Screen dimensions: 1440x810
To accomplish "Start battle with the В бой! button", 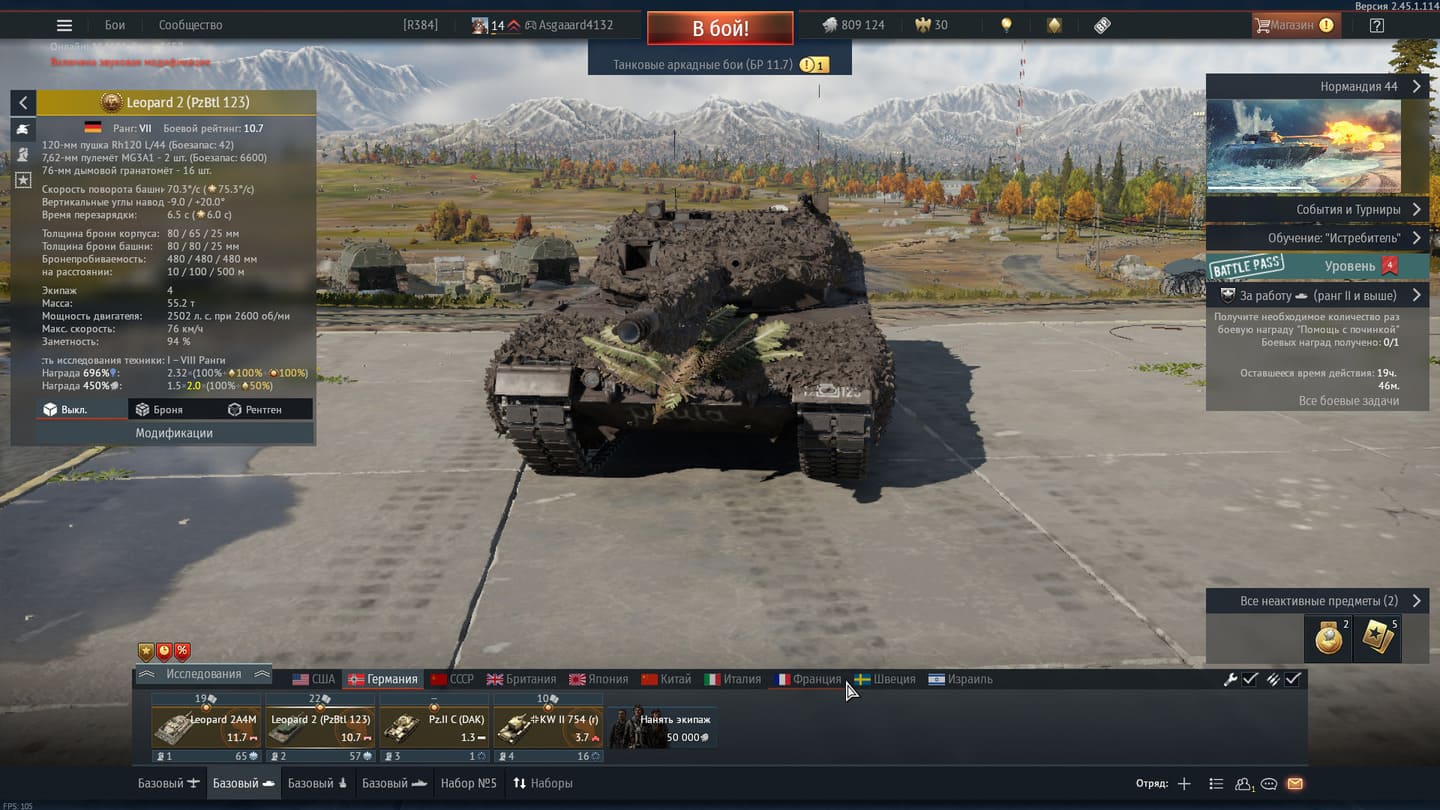I will (x=720, y=28).
